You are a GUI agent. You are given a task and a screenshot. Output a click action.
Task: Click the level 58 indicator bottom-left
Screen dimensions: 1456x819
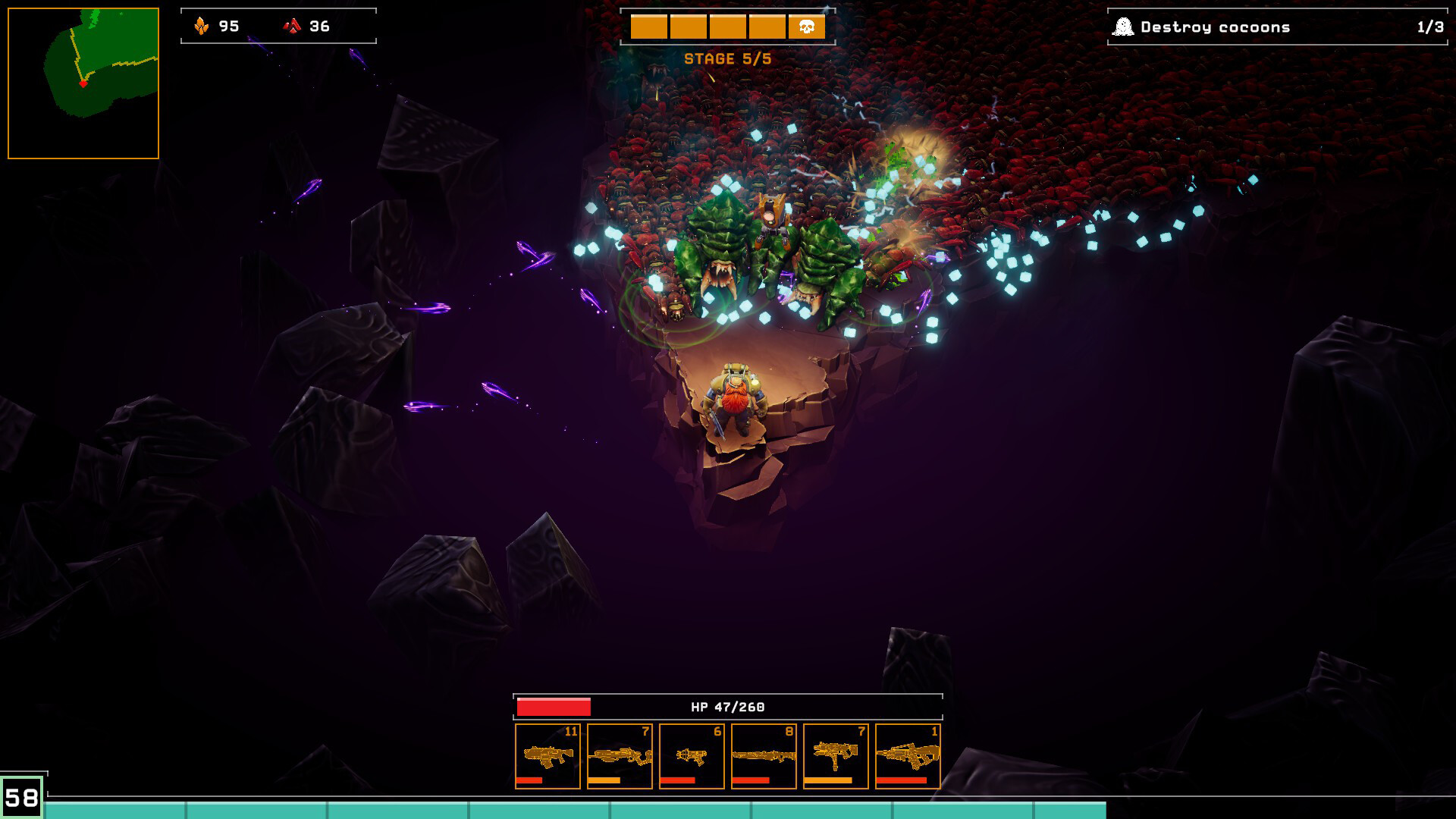(x=24, y=798)
